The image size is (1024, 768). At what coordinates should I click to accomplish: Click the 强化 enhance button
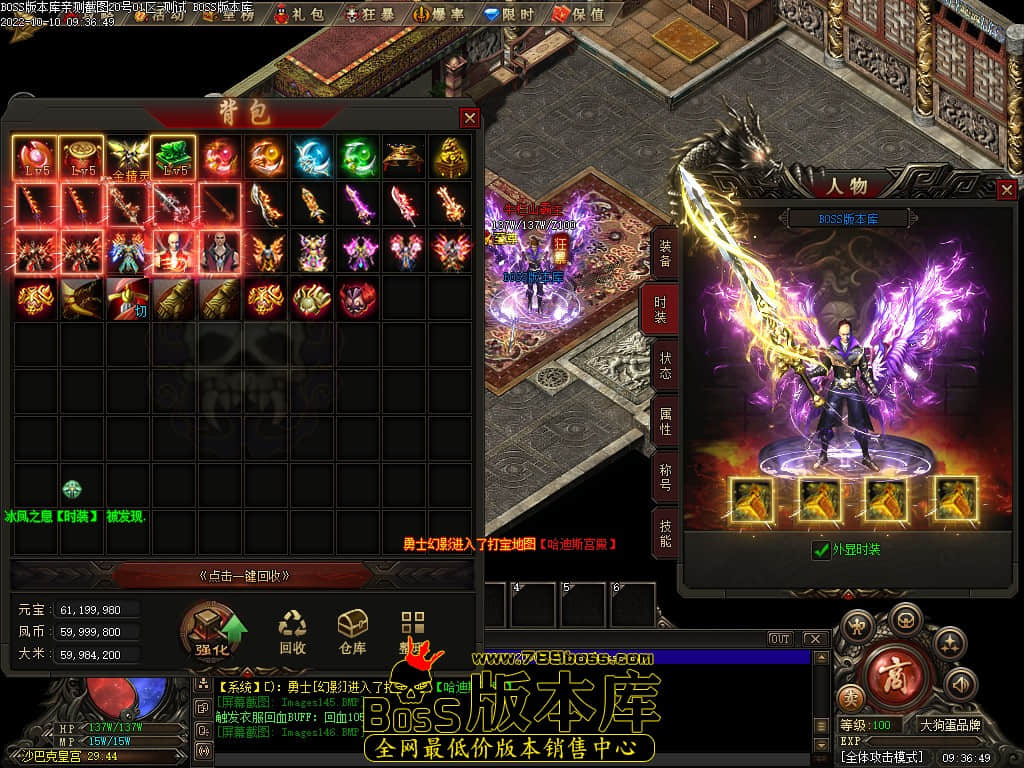point(213,633)
